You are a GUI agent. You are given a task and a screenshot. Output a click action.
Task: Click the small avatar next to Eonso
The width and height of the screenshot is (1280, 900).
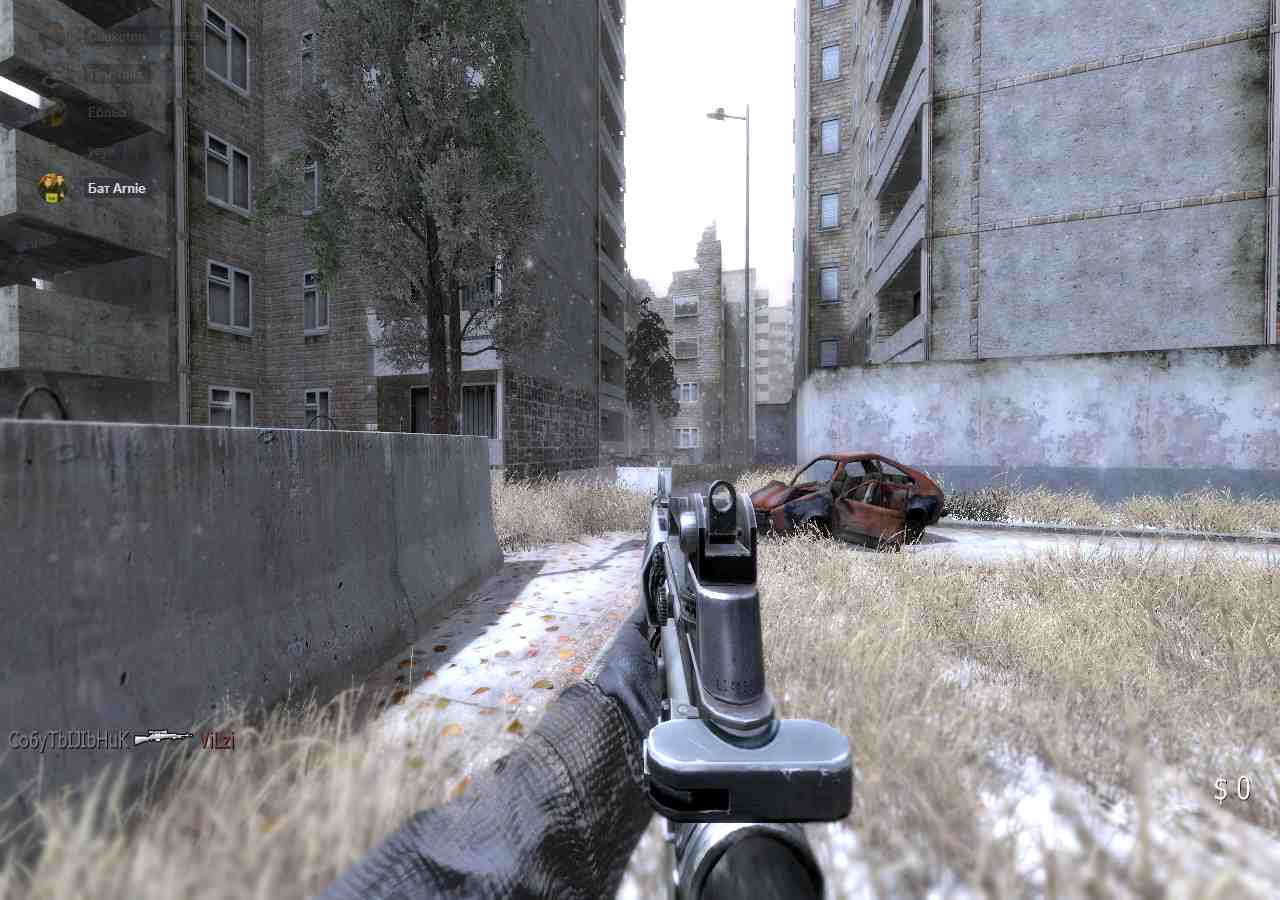[53, 114]
